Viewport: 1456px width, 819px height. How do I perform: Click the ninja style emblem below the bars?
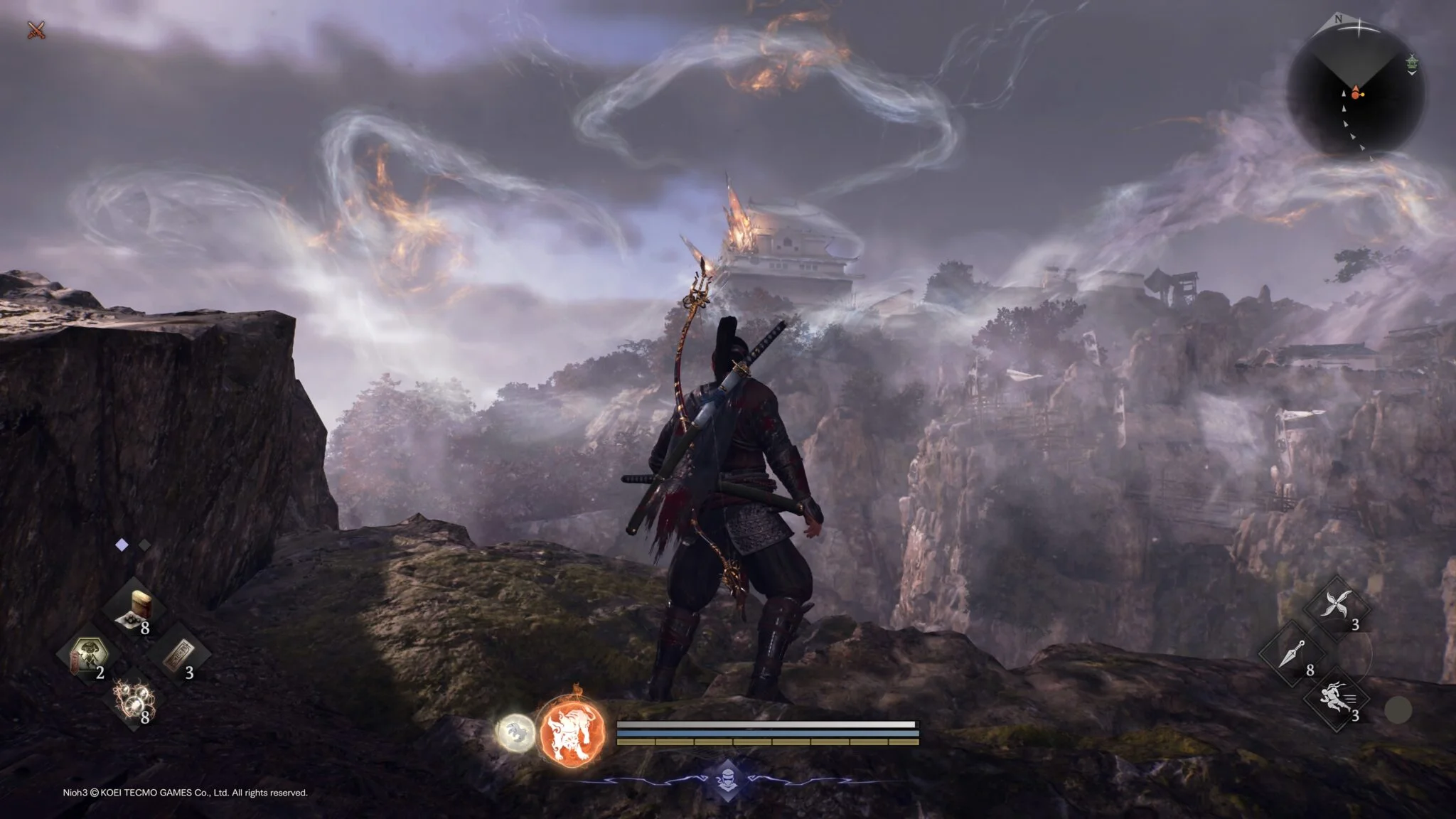[x=727, y=778]
